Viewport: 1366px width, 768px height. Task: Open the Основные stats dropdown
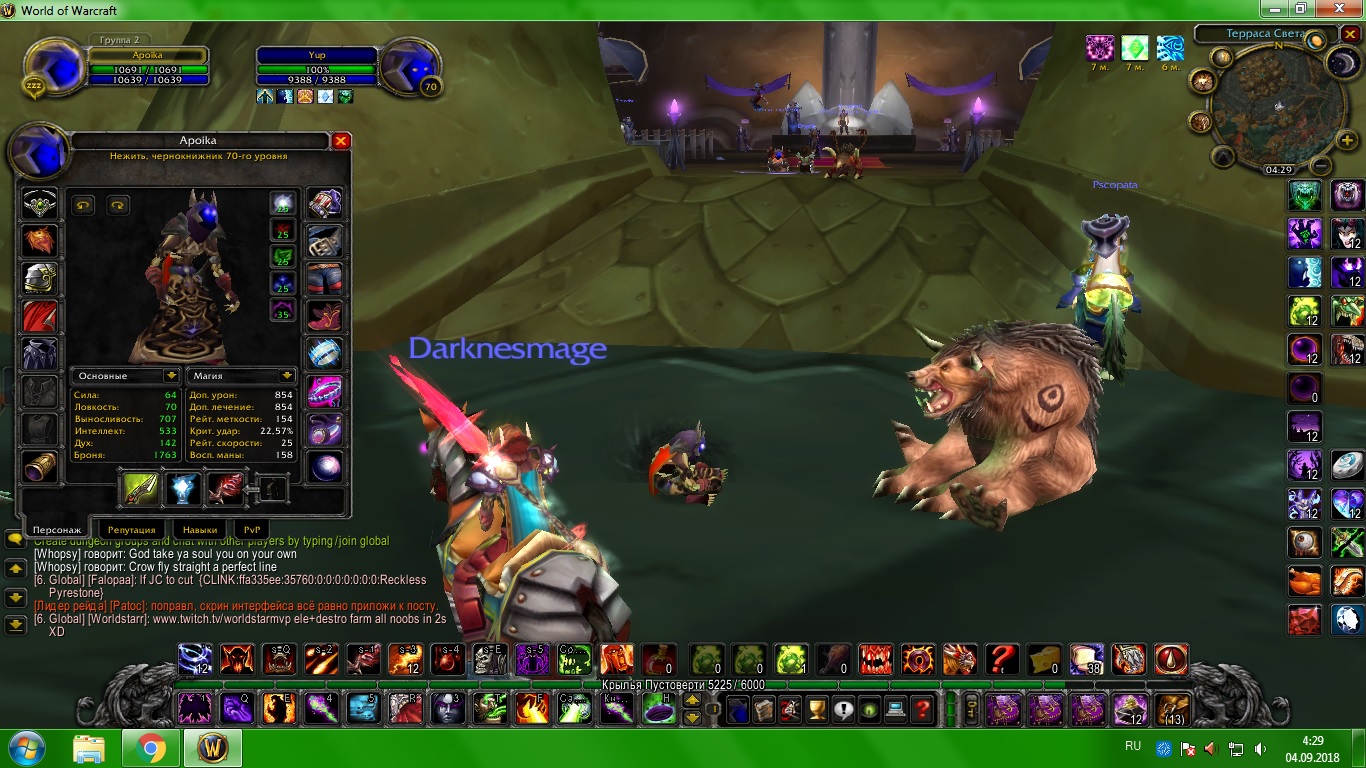click(x=172, y=376)
